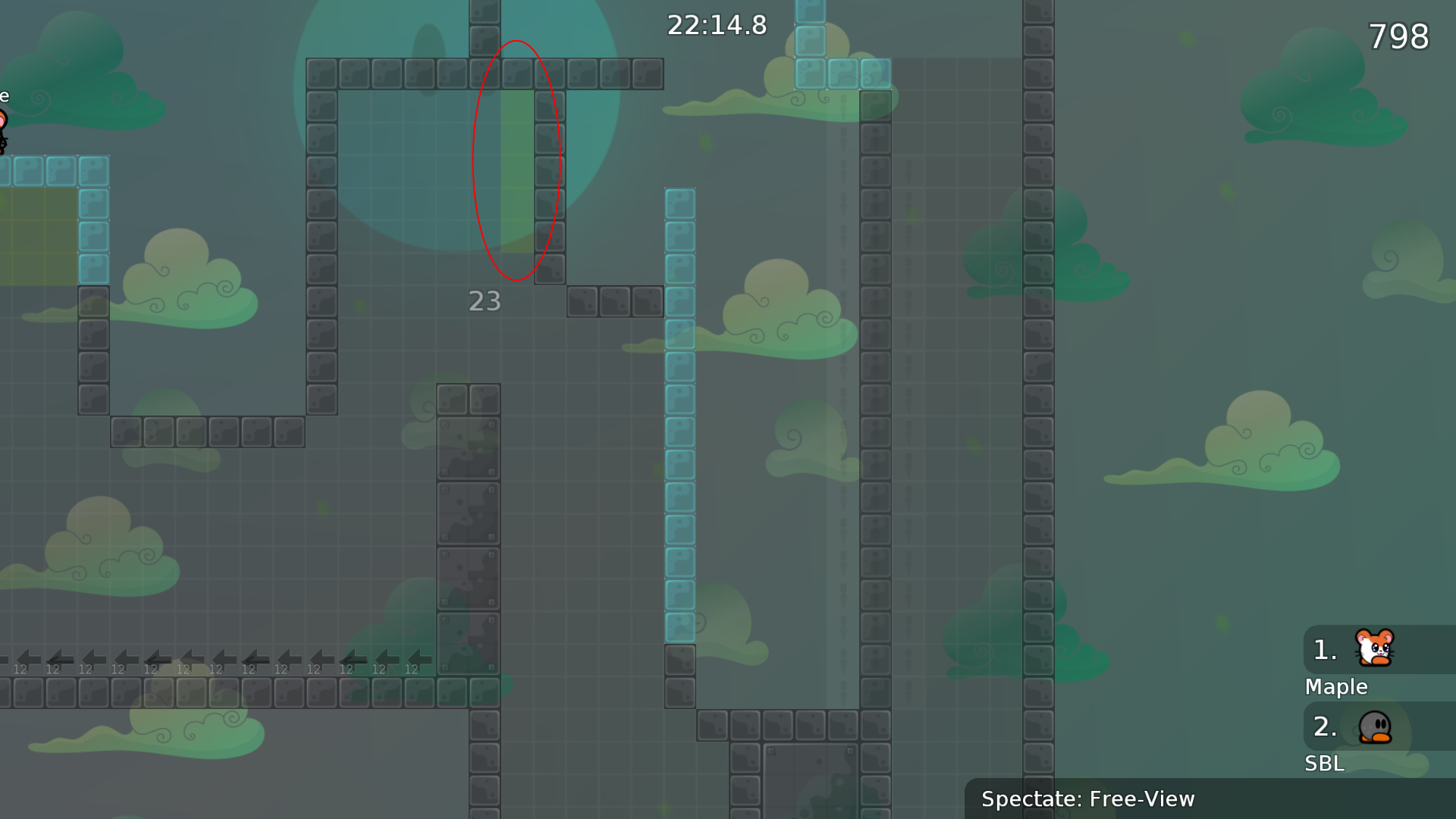Select leaderboard entry for Maple
This screenshot has width=1456, height=819.
(1336, 687)
